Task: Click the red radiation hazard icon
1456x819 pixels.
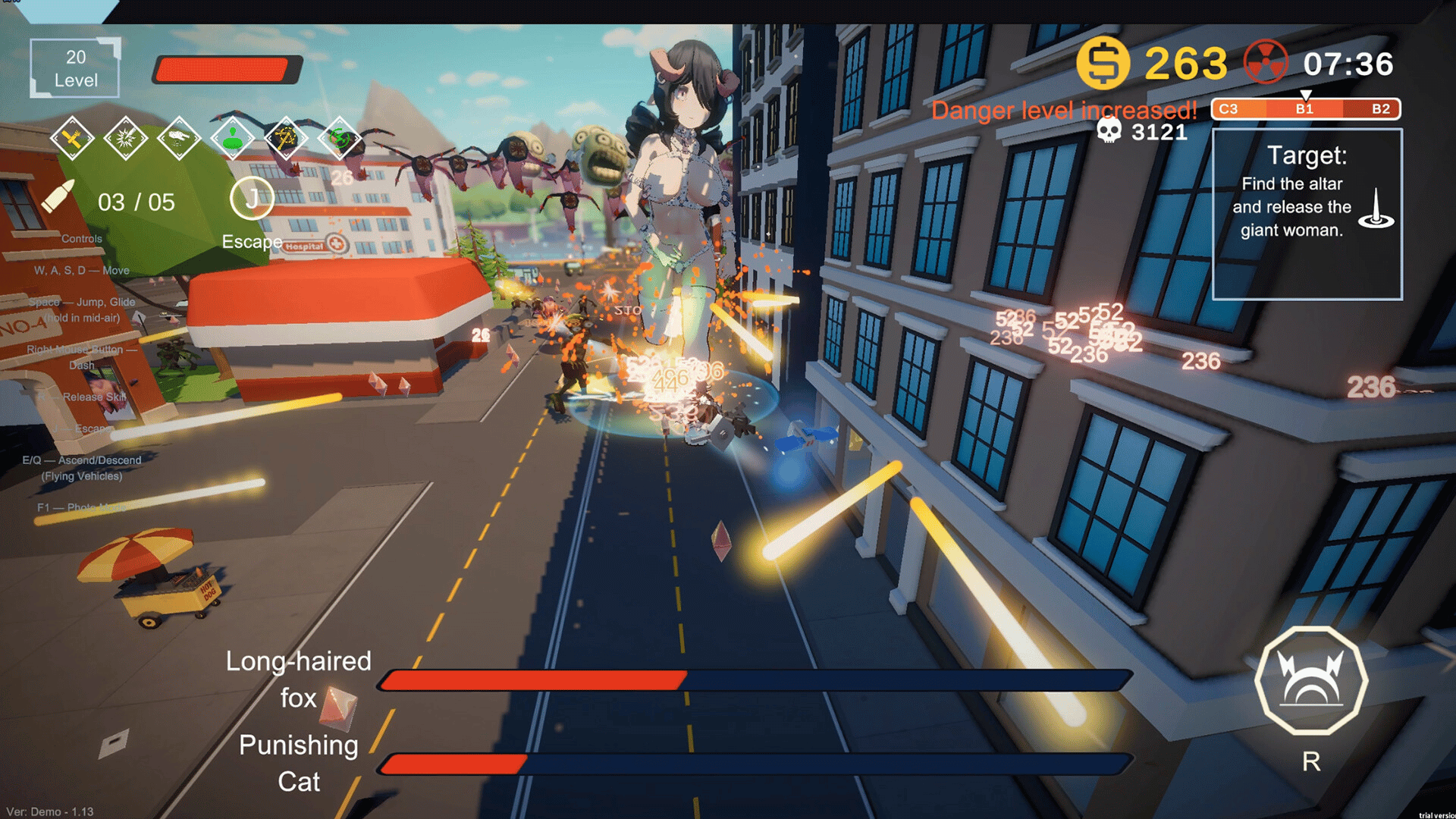Action: tap(1266, 62)
